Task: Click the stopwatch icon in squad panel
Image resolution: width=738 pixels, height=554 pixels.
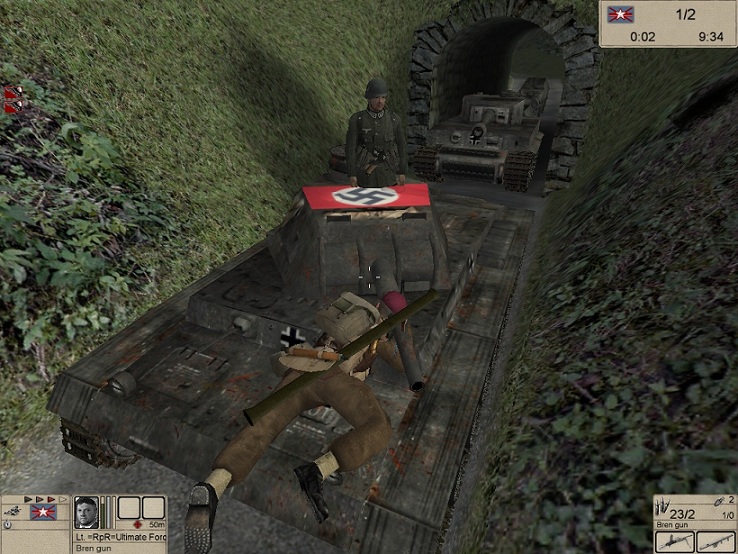Action: [7, 523]
